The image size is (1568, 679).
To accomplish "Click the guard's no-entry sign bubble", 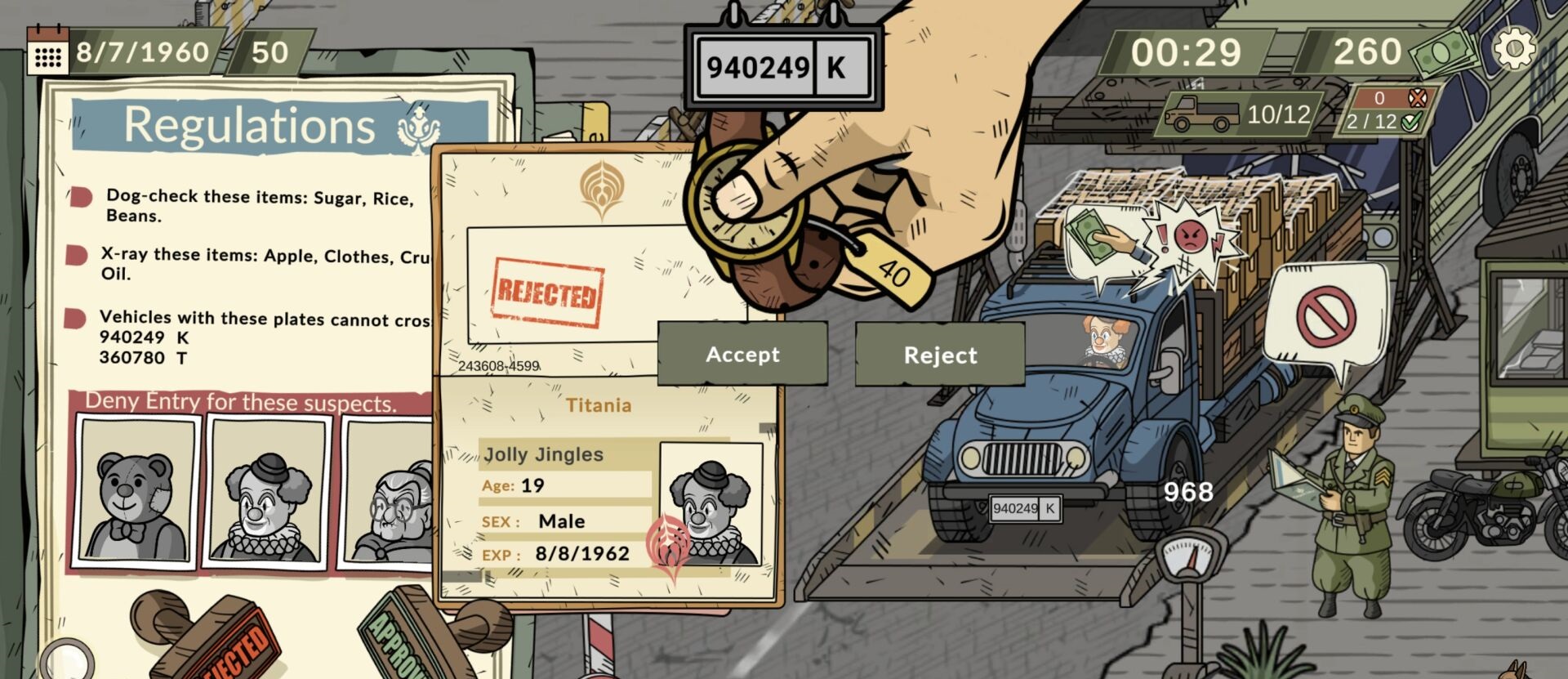I will [x=1325, y=317].
